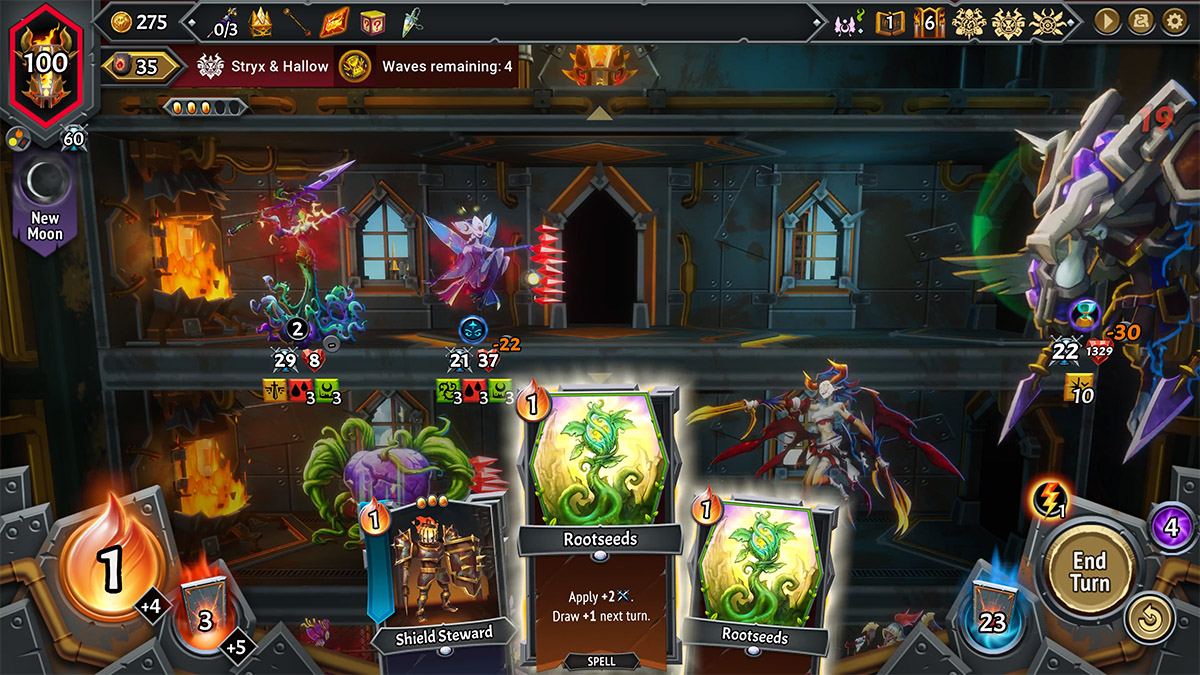
Task: Inspect the glowing orange card artifact
Action: (334, 21)
